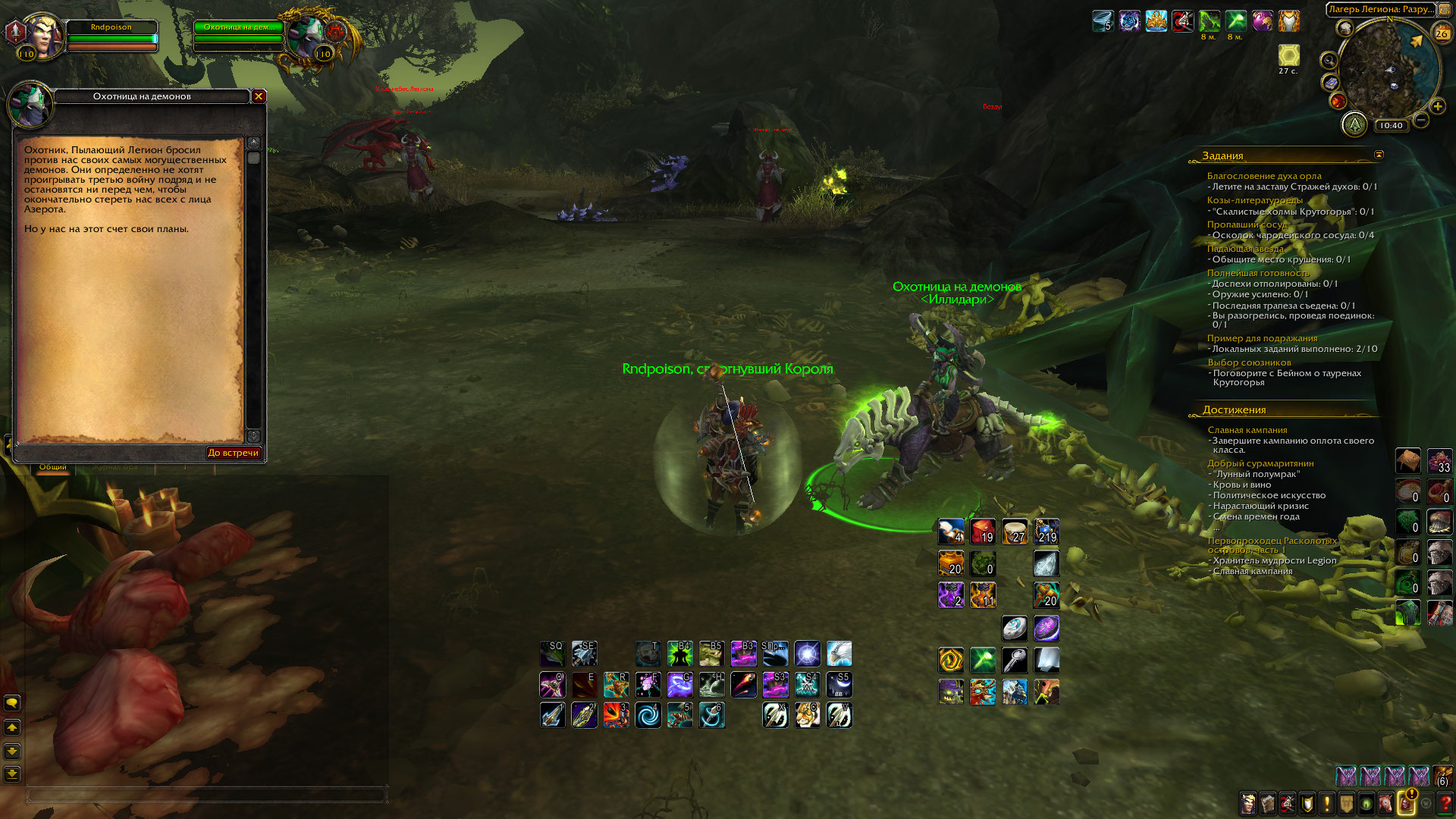
Task: Open achievement "Добрый сурамаритянин" in tracker
Action: click(x=1260, y=463)
